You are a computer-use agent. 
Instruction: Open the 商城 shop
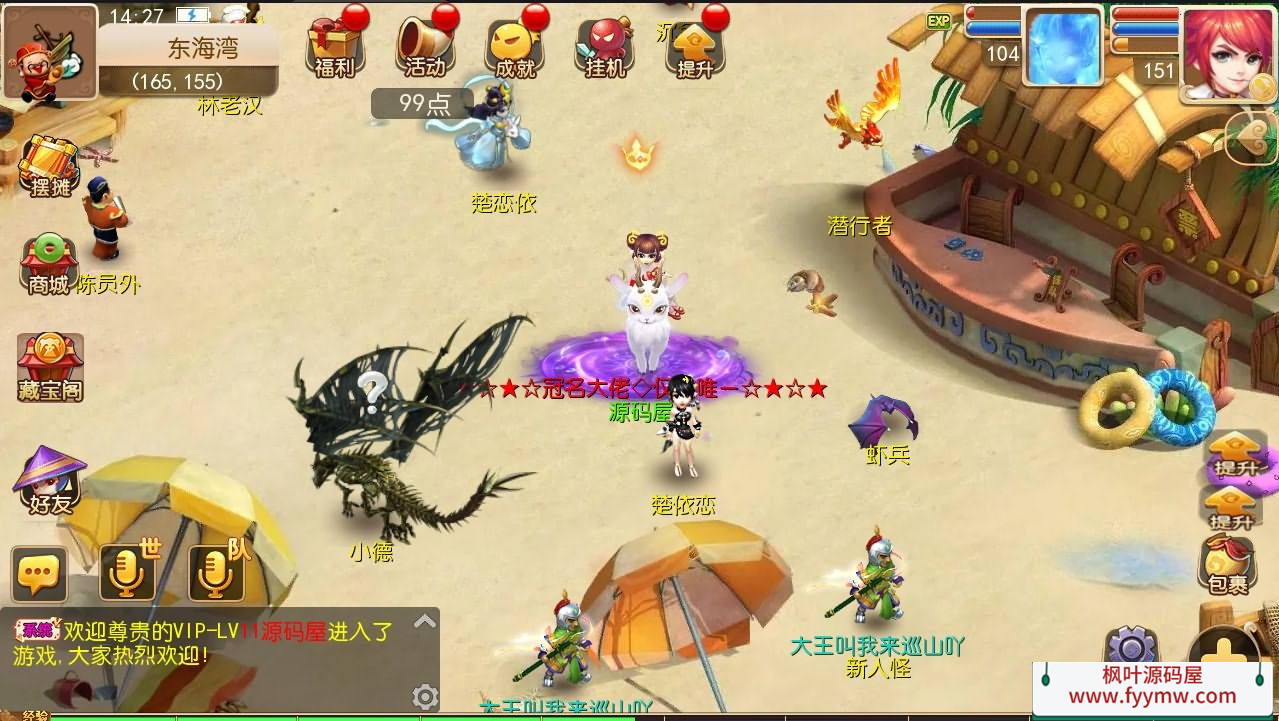pos(49,265)
